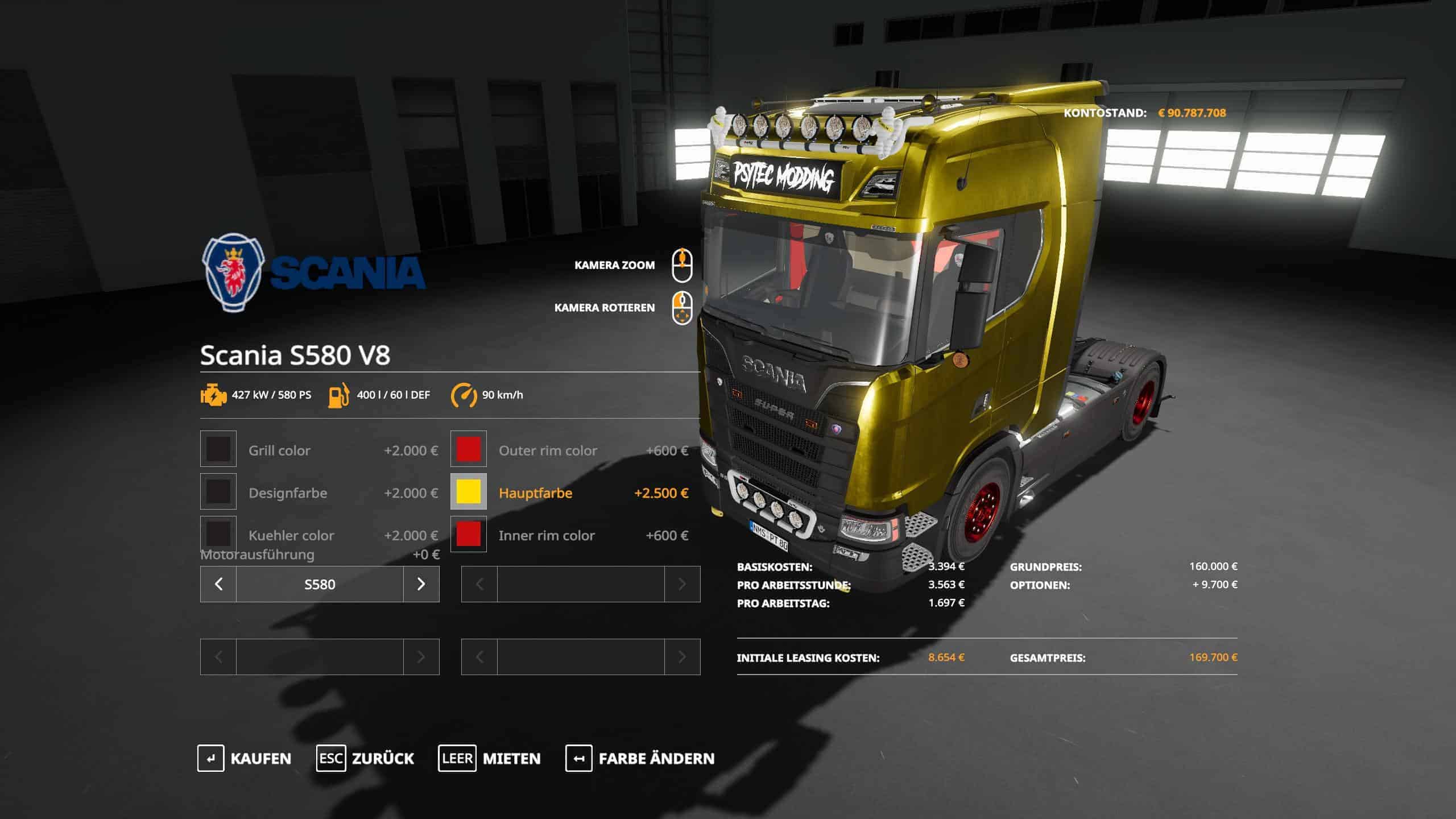Image resolution: width=1456 pixels, height=819 pixels.
Task: Select the Grill color swatch
Action: click(x=218, y=449)
